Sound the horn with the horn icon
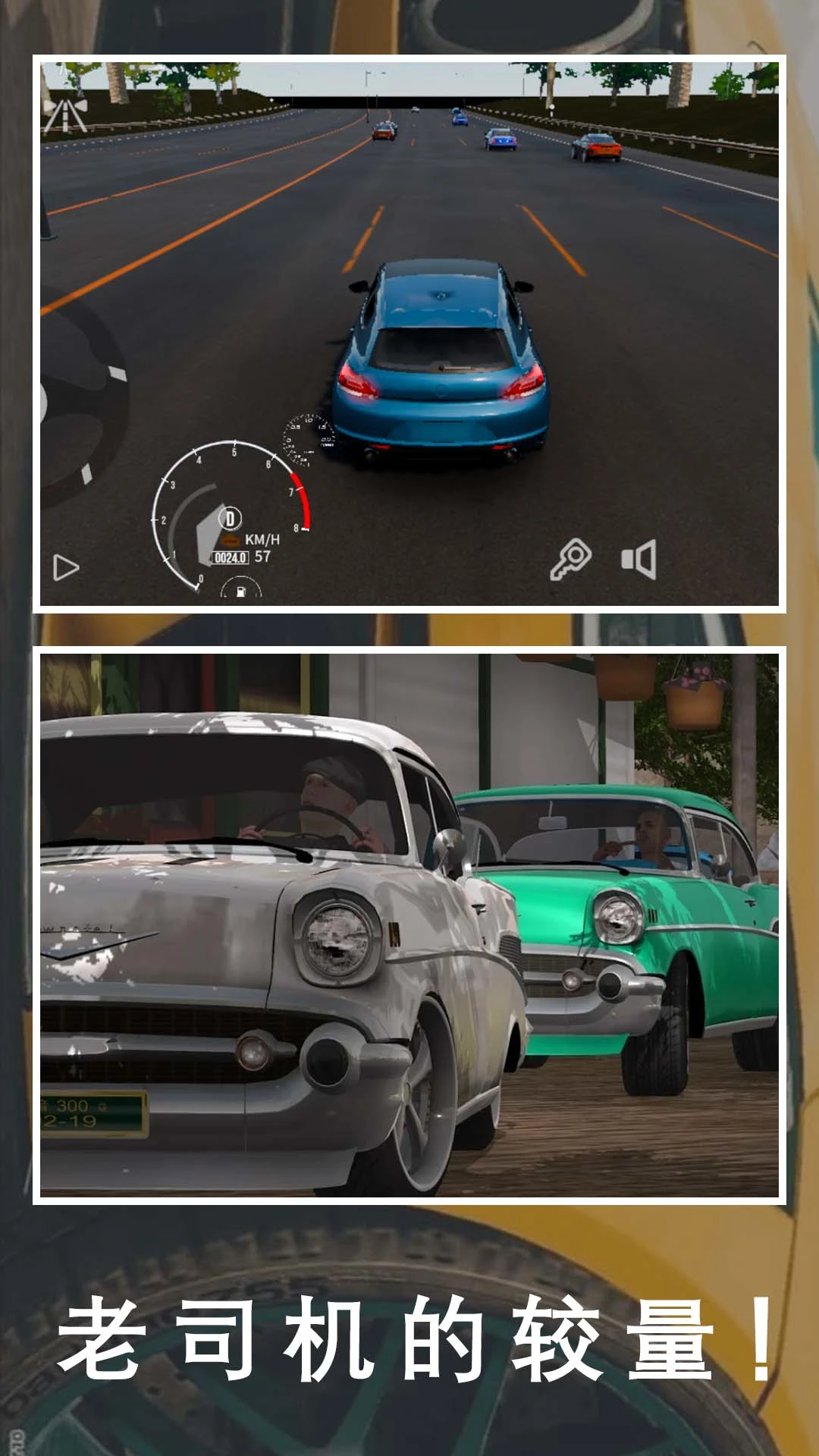 (639, 560)
